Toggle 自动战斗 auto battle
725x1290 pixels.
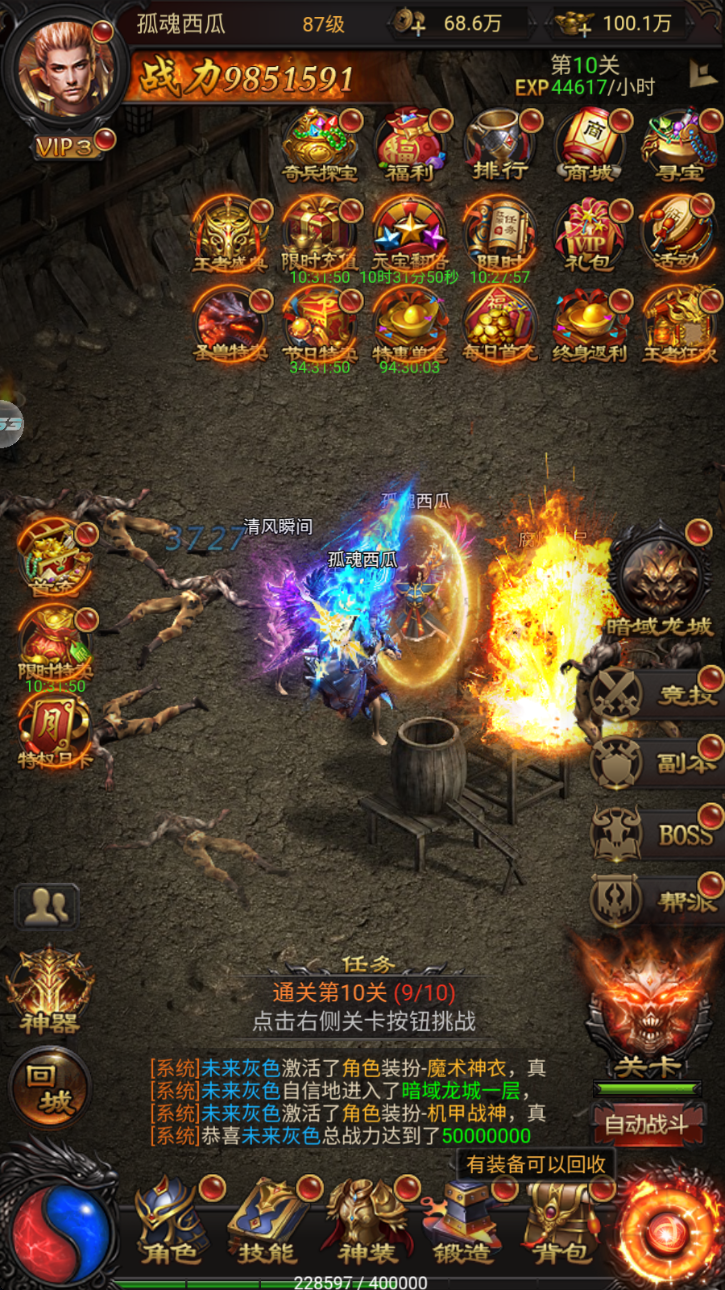646,1124
